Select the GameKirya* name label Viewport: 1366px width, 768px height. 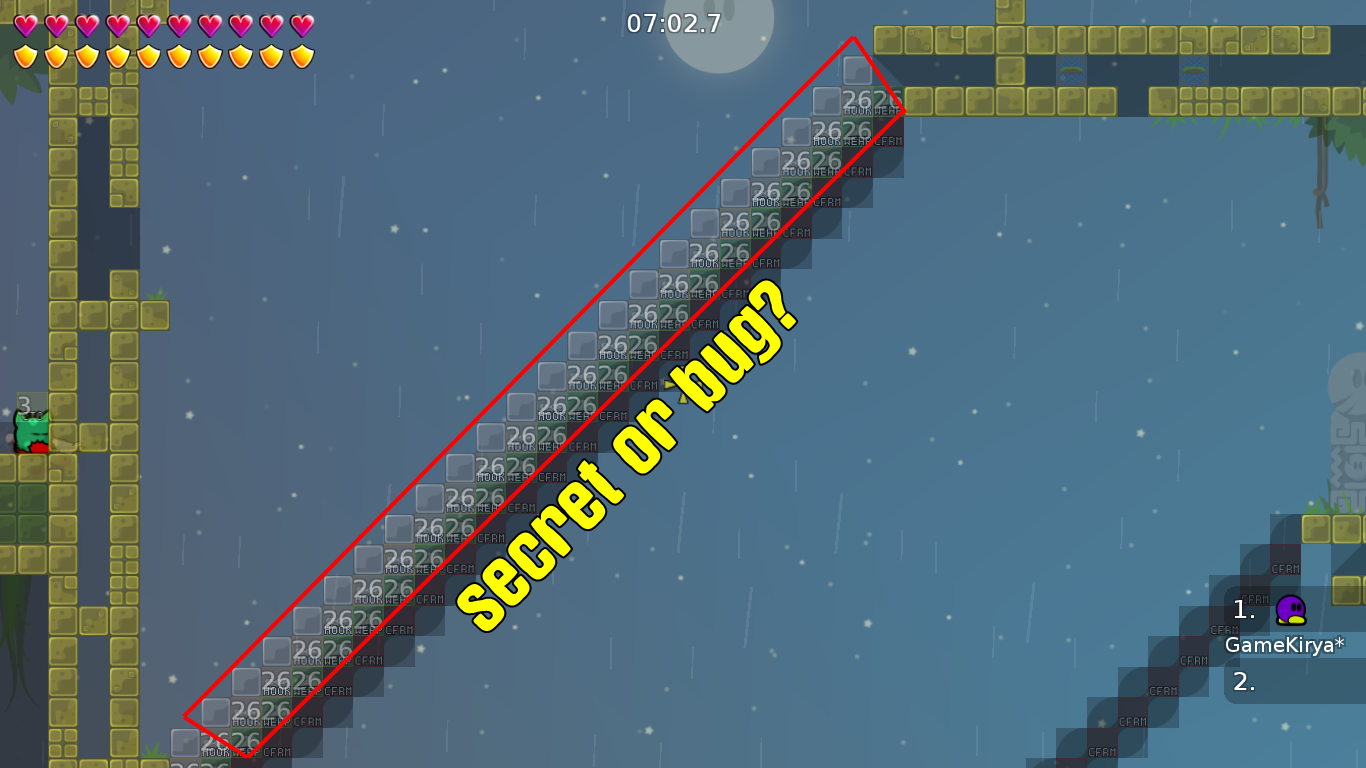1284,646
